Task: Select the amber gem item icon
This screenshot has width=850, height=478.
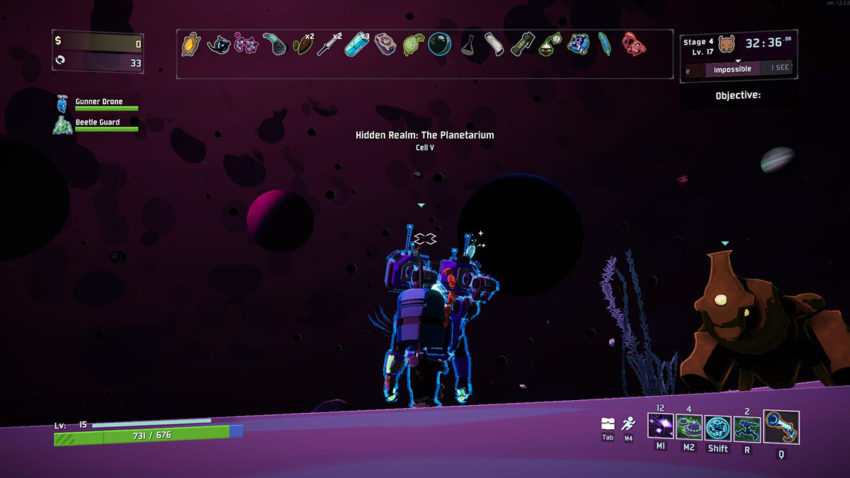Action: tap(190, 45)
